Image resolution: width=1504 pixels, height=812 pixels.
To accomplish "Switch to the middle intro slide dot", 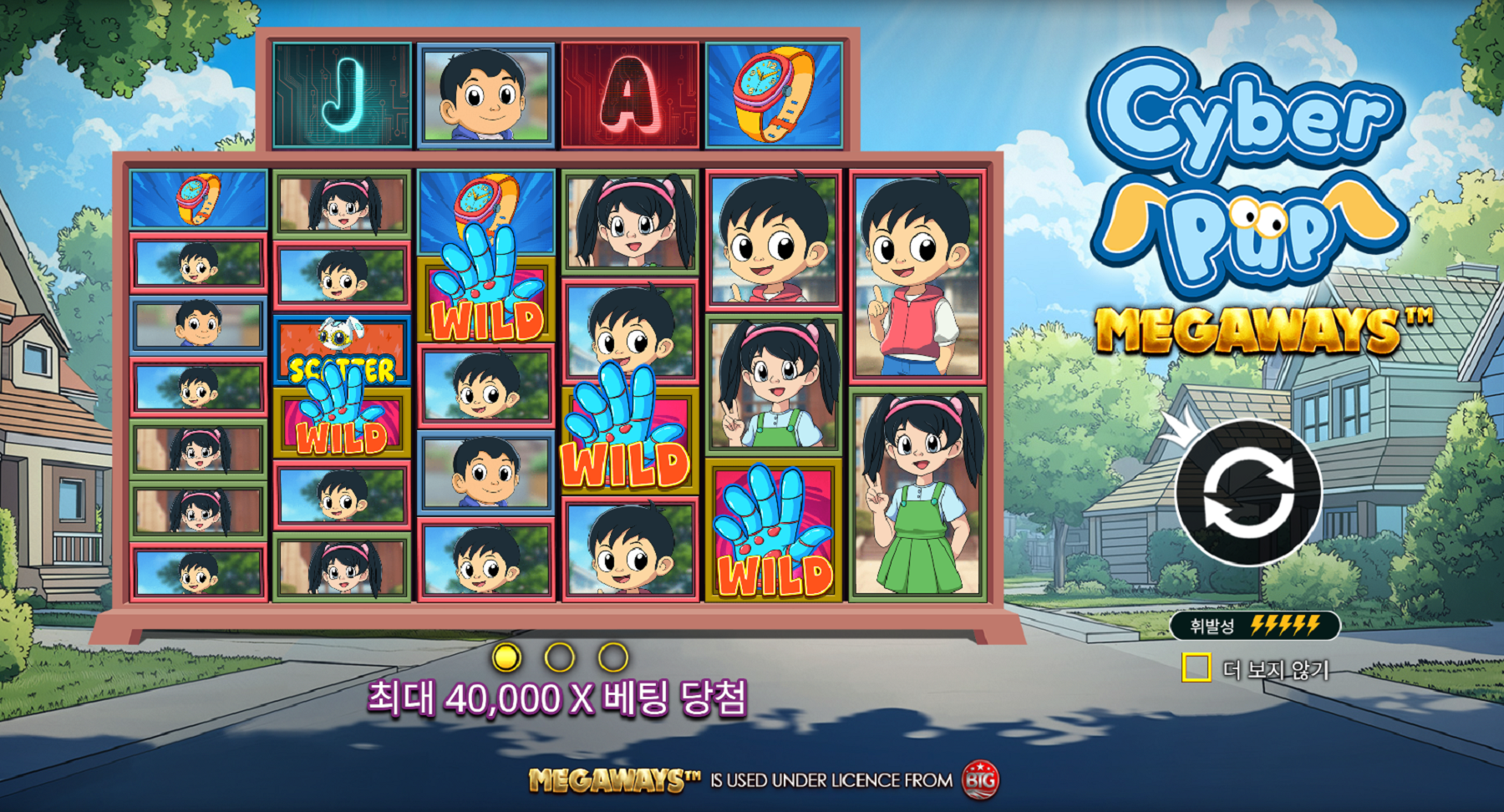I will click(x=560, y=657).
